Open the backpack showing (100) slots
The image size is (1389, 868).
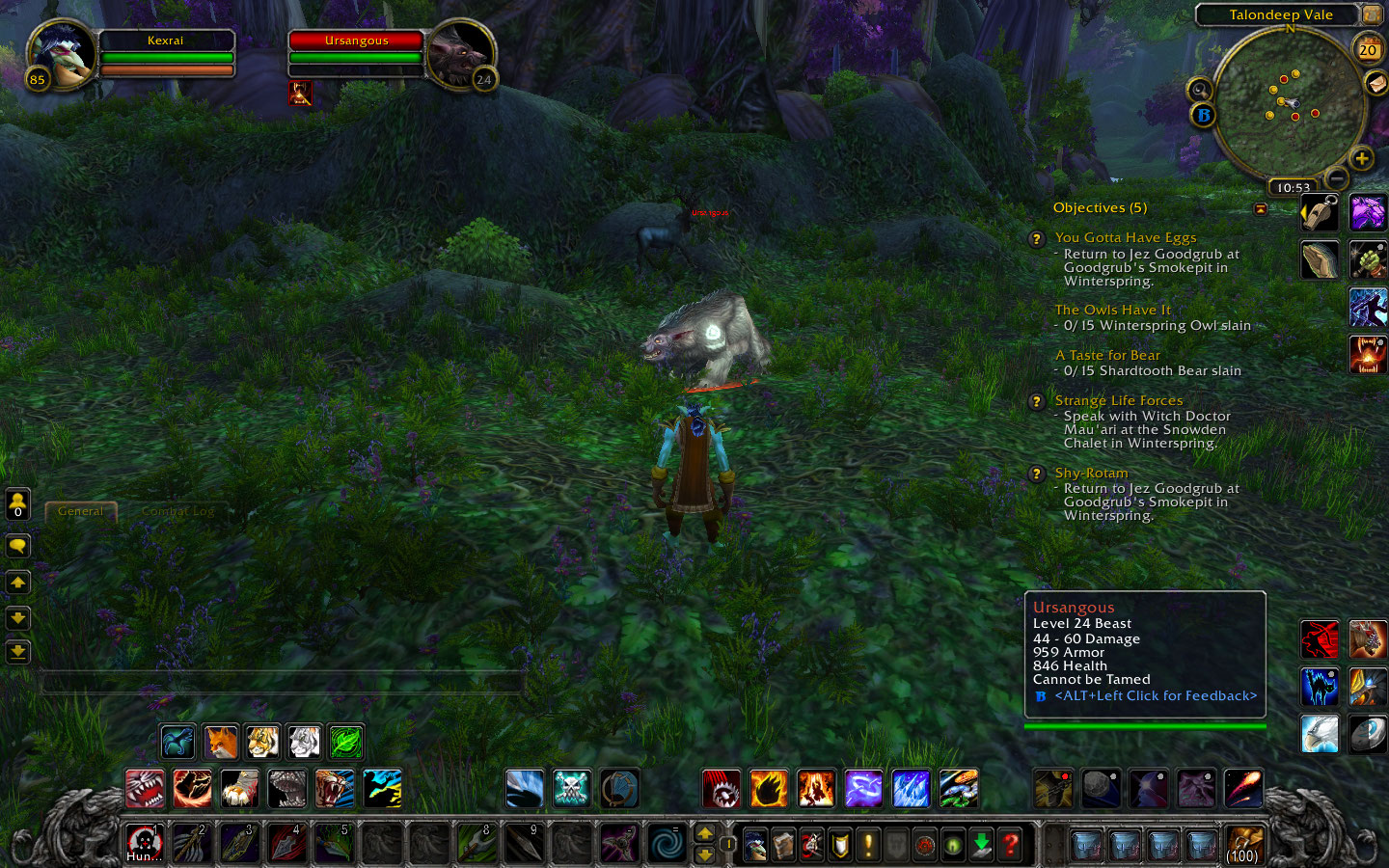1244,844
